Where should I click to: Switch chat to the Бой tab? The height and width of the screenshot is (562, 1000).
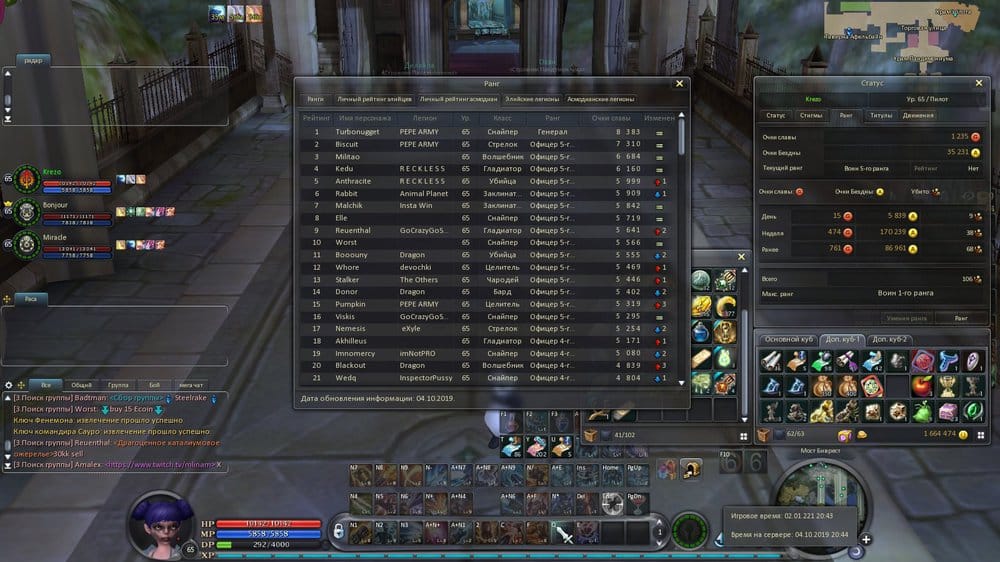(154, 384)
